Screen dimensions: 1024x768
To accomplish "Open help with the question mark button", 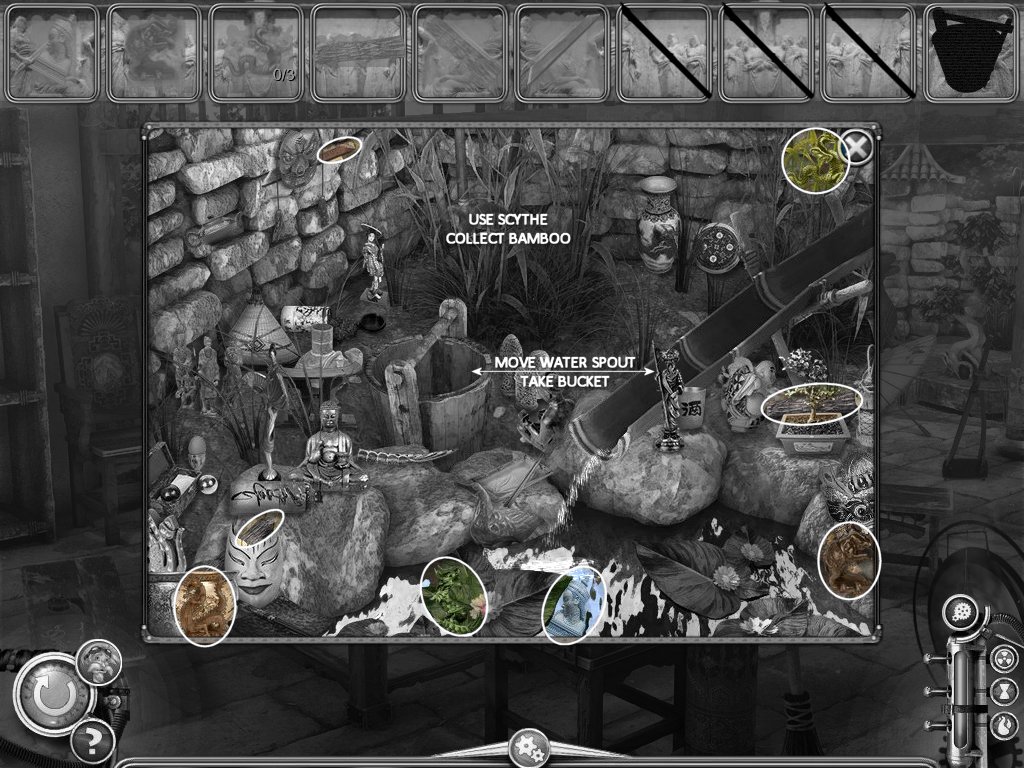I will (x=91, y=741).
